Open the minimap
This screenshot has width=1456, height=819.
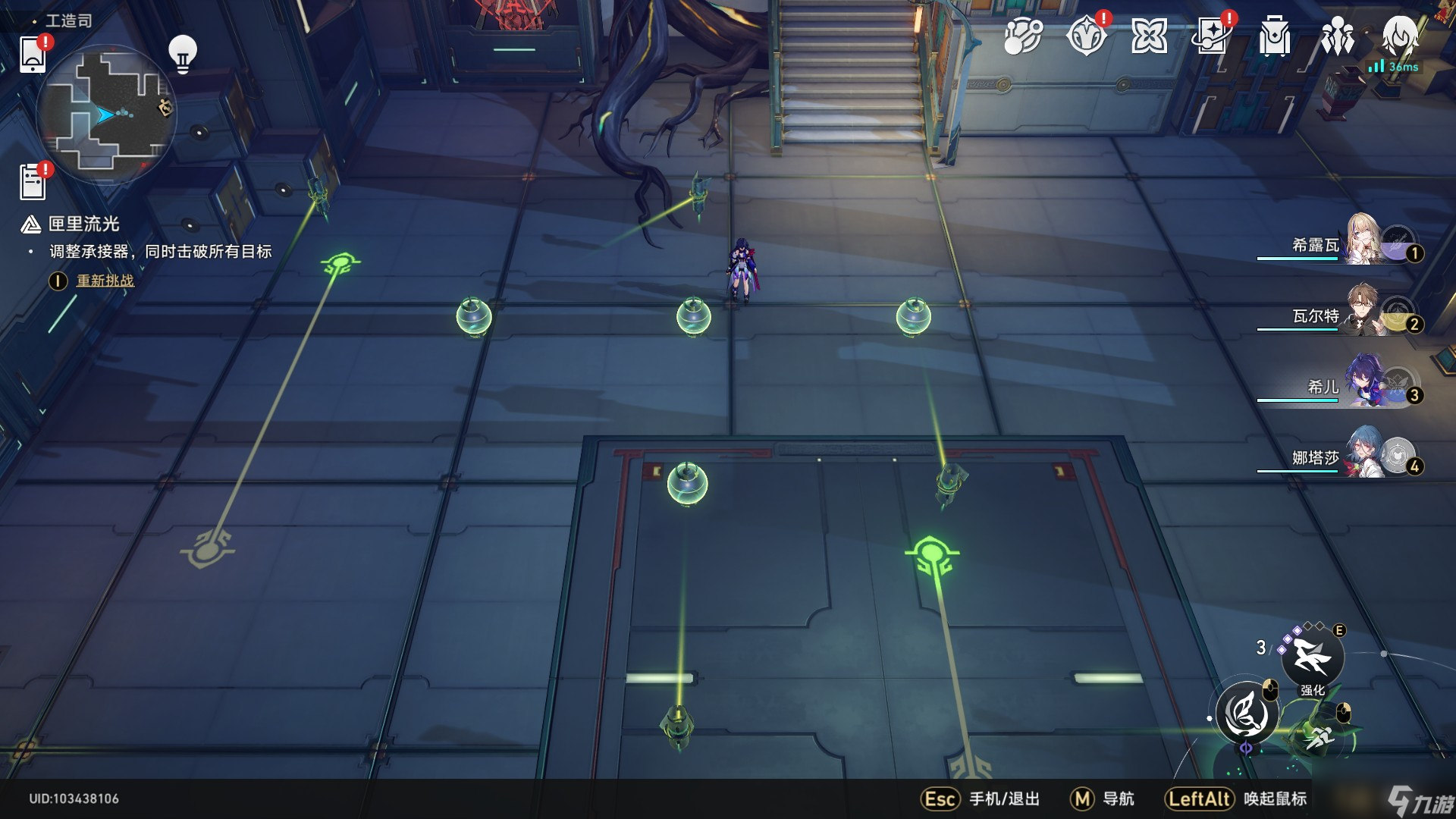tap(106, 115)
